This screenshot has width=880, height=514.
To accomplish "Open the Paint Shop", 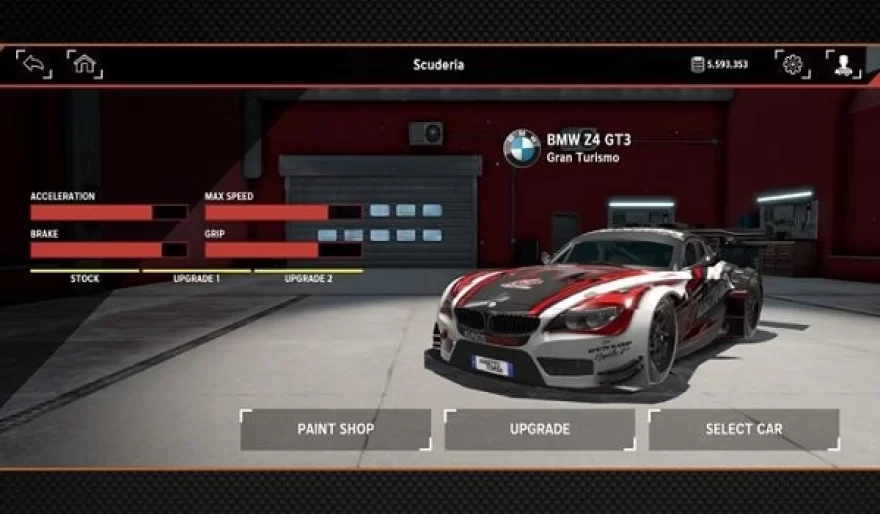I will pyautogui.click(x=335, y=429).
